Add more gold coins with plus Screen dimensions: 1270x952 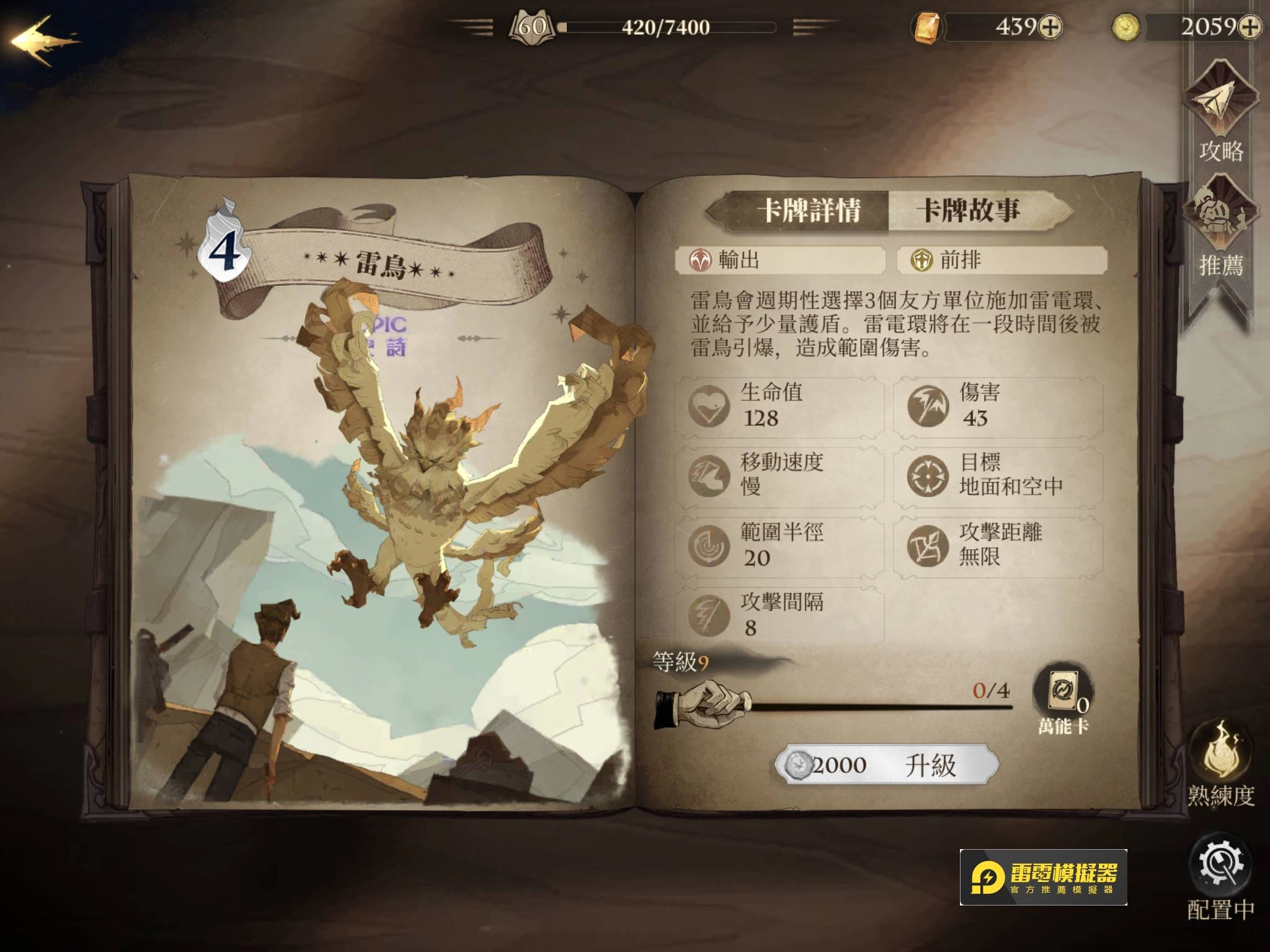tap(1251, 27)
